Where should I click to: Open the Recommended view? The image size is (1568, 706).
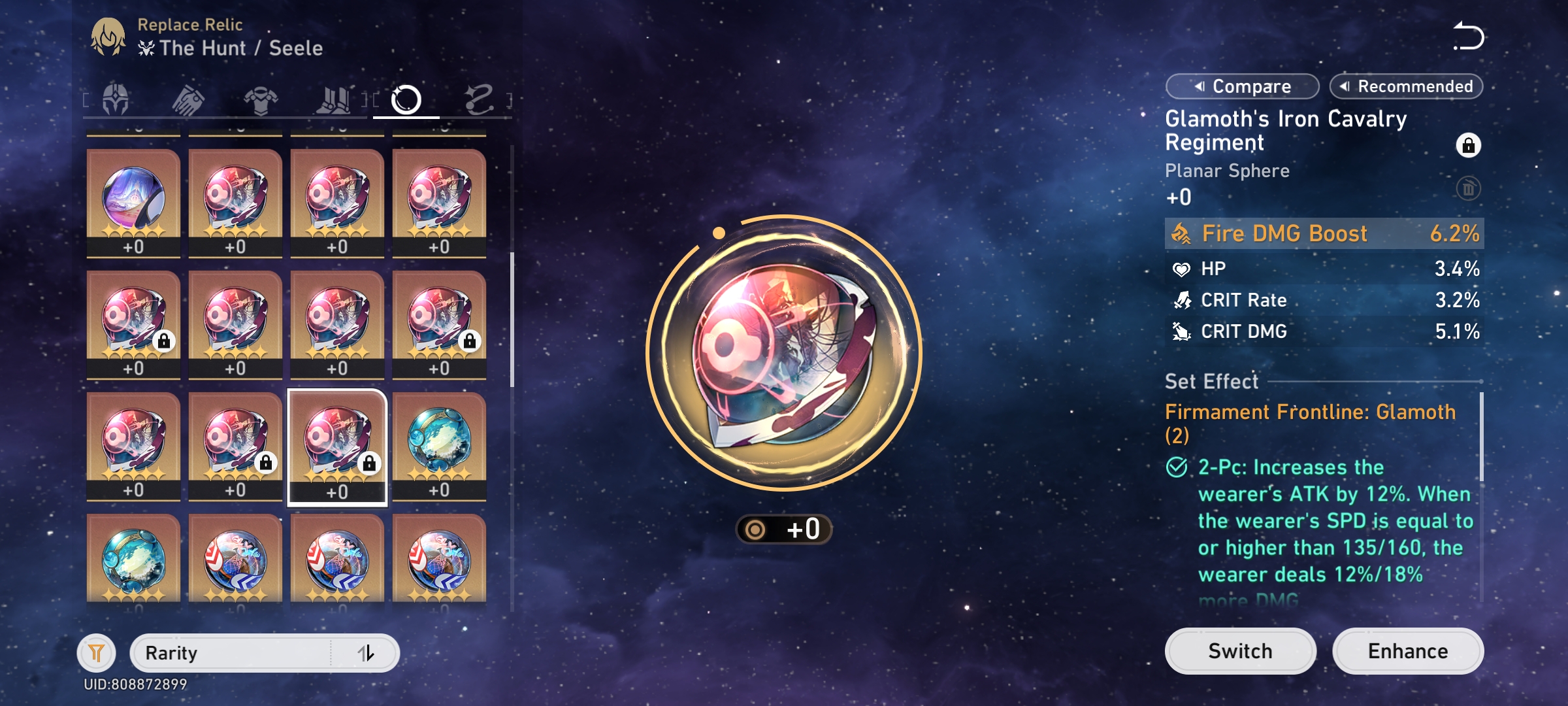(x=1406, y=86)
